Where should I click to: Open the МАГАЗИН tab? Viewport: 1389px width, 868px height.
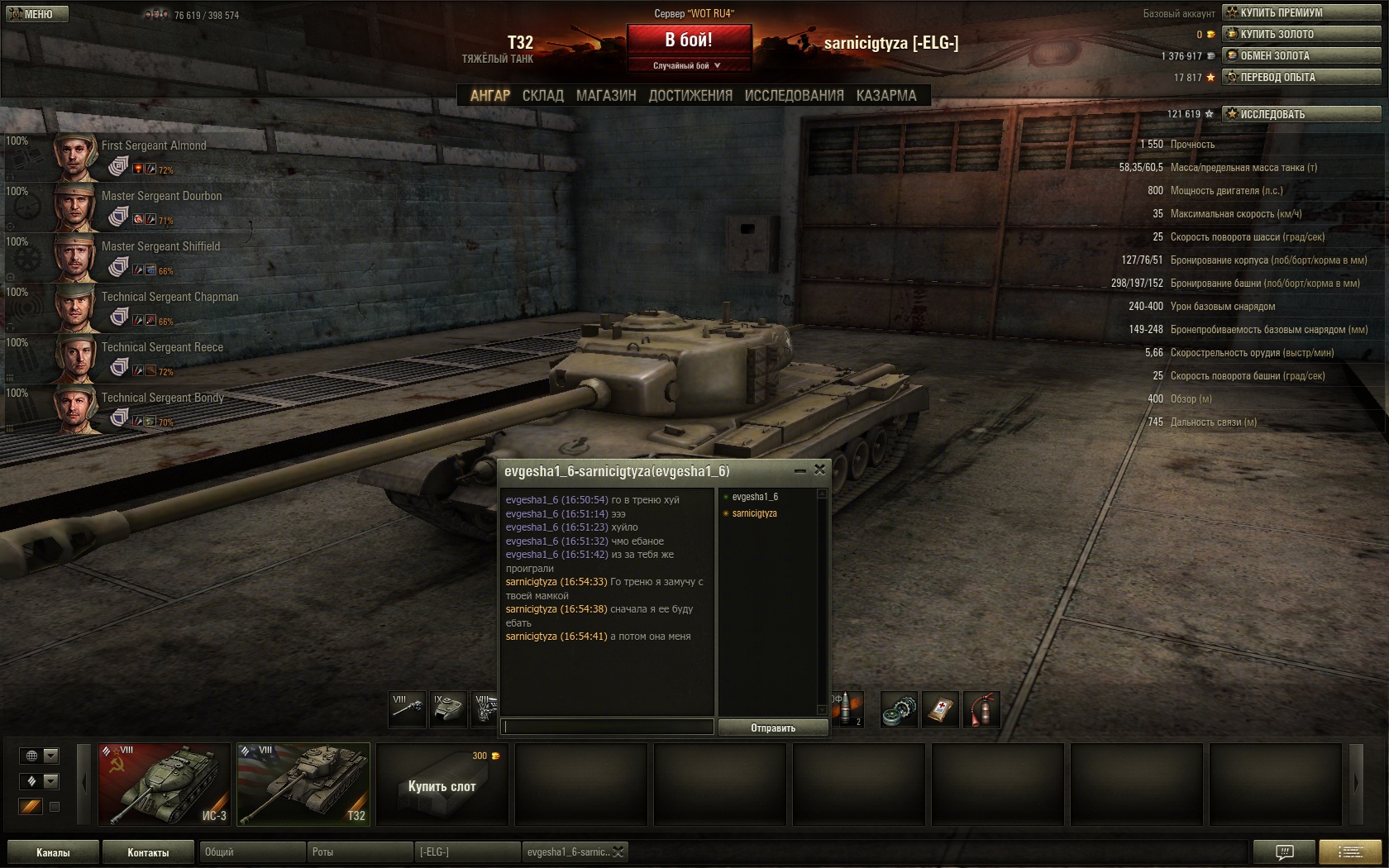coord(606,96)
